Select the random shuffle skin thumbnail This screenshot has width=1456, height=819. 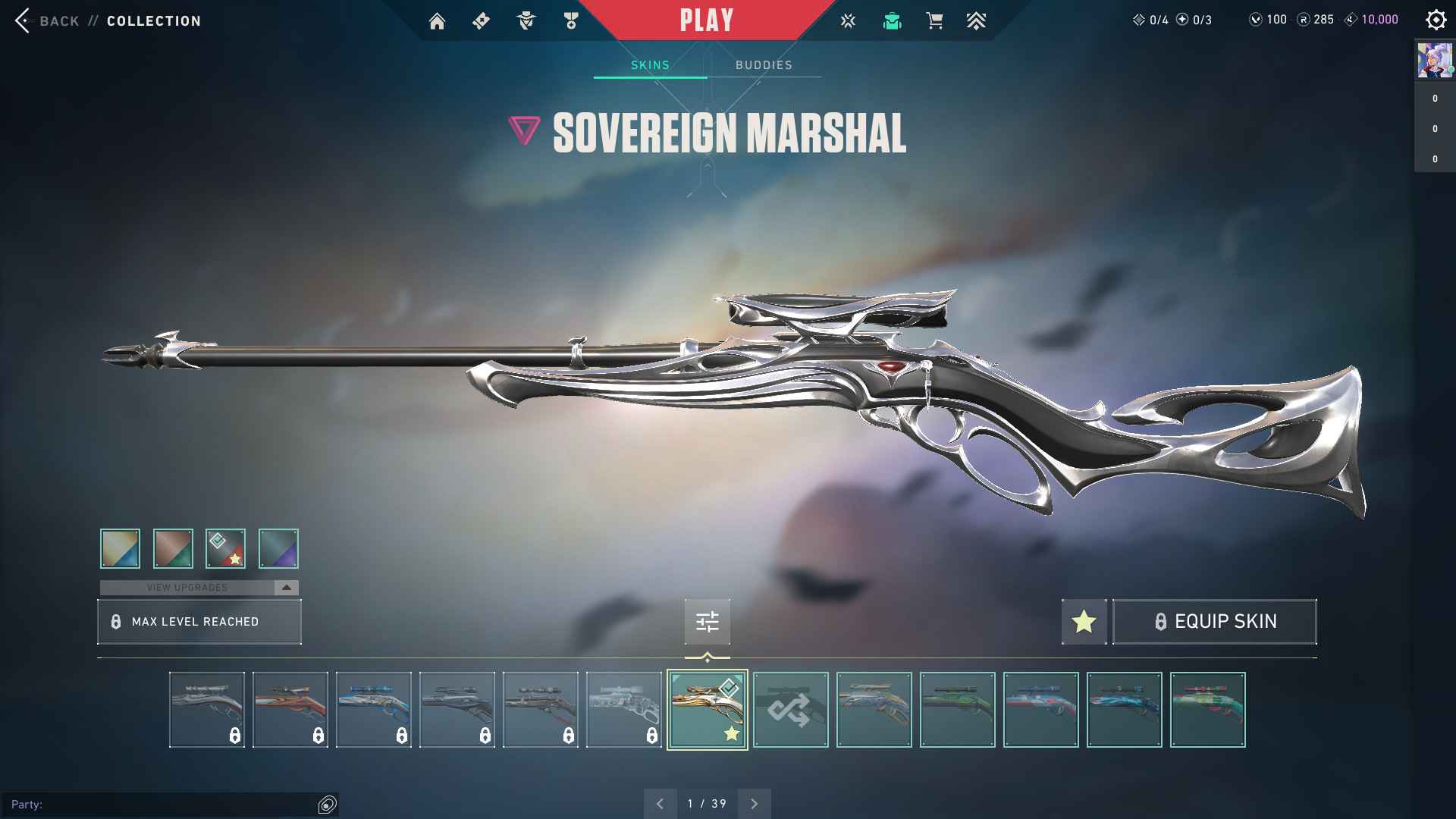click(x=790, y=710)
